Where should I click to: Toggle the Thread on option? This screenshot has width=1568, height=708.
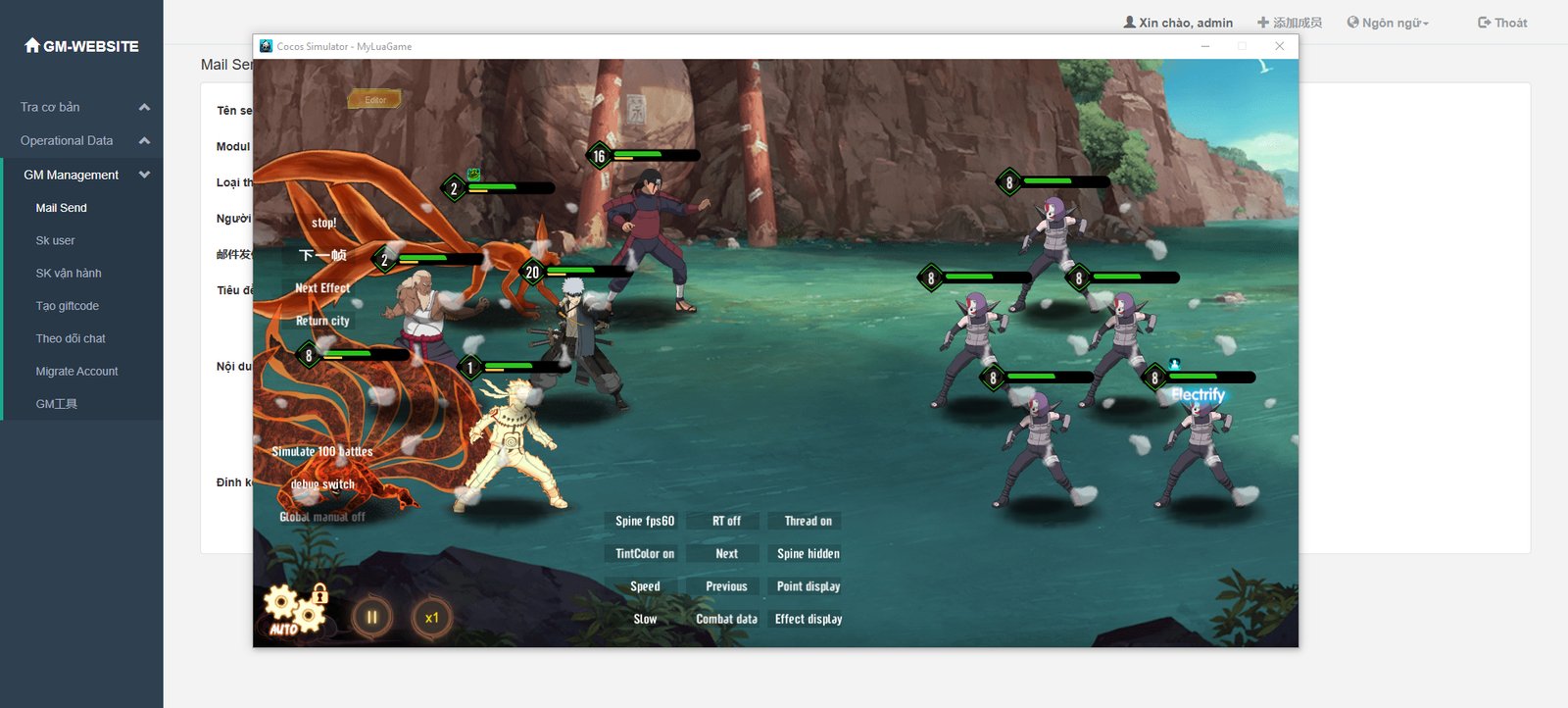tap(808, 521)
